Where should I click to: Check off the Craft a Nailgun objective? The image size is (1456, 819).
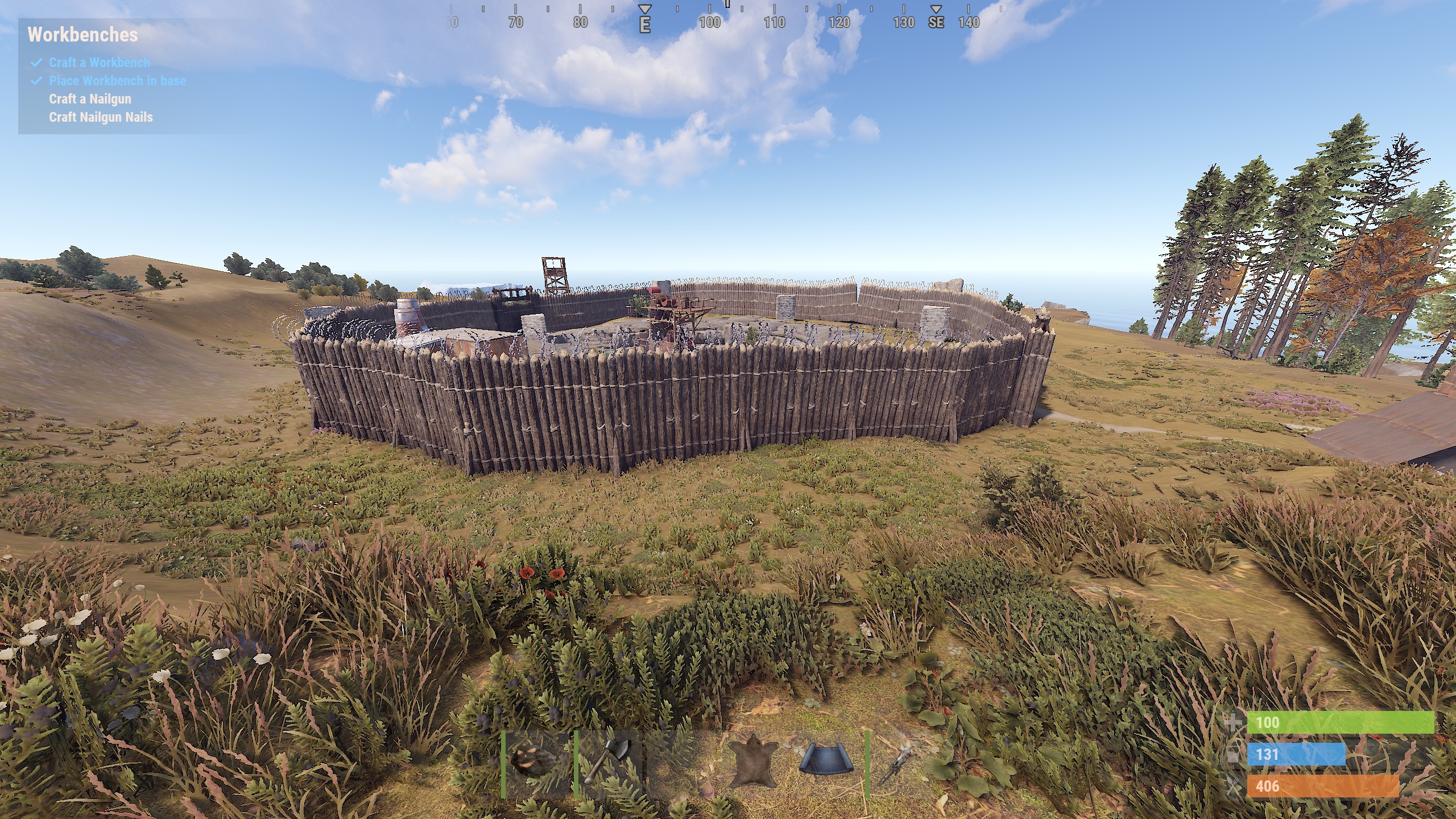(x=38, y=98)
